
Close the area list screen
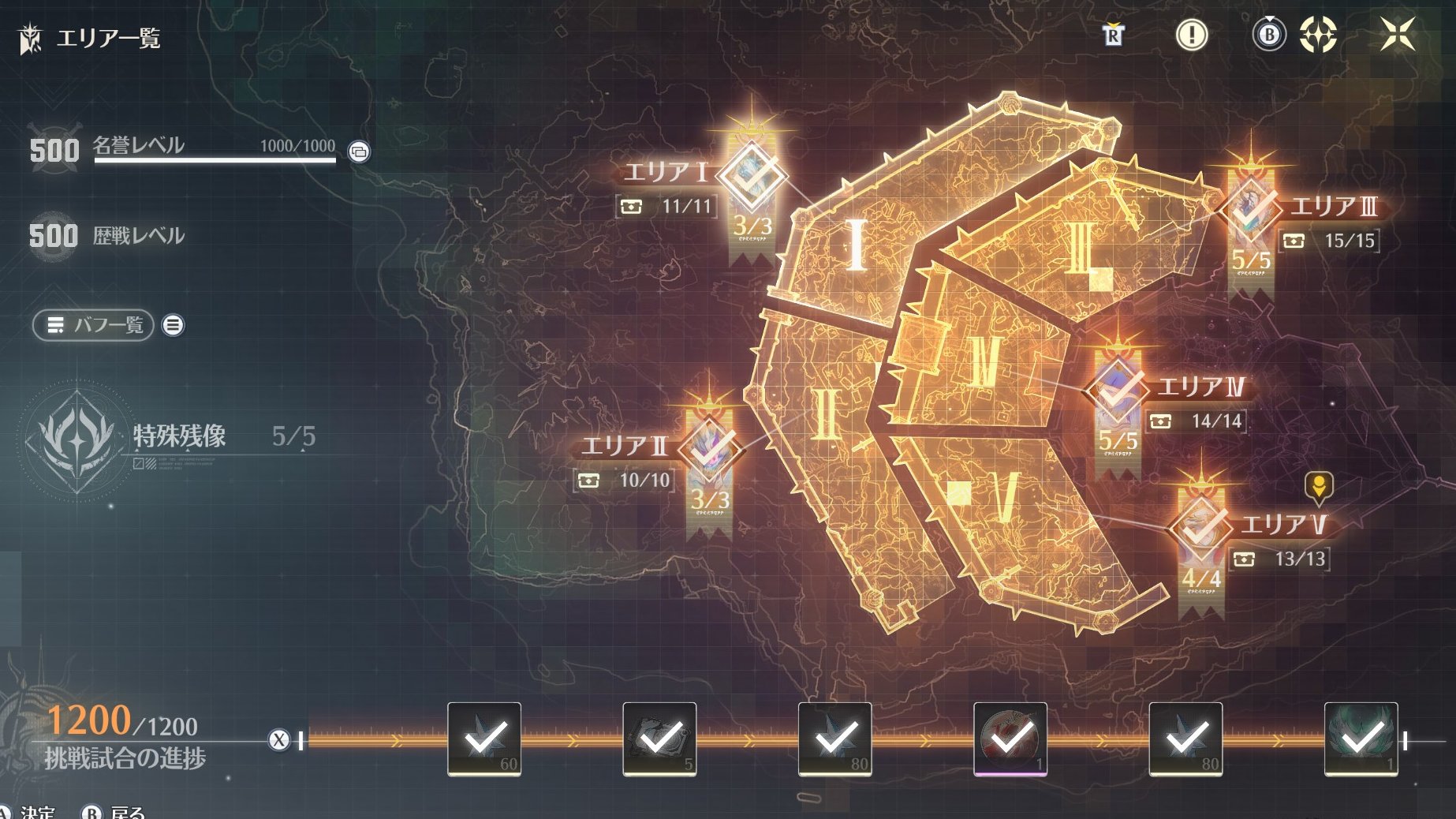1397,35
